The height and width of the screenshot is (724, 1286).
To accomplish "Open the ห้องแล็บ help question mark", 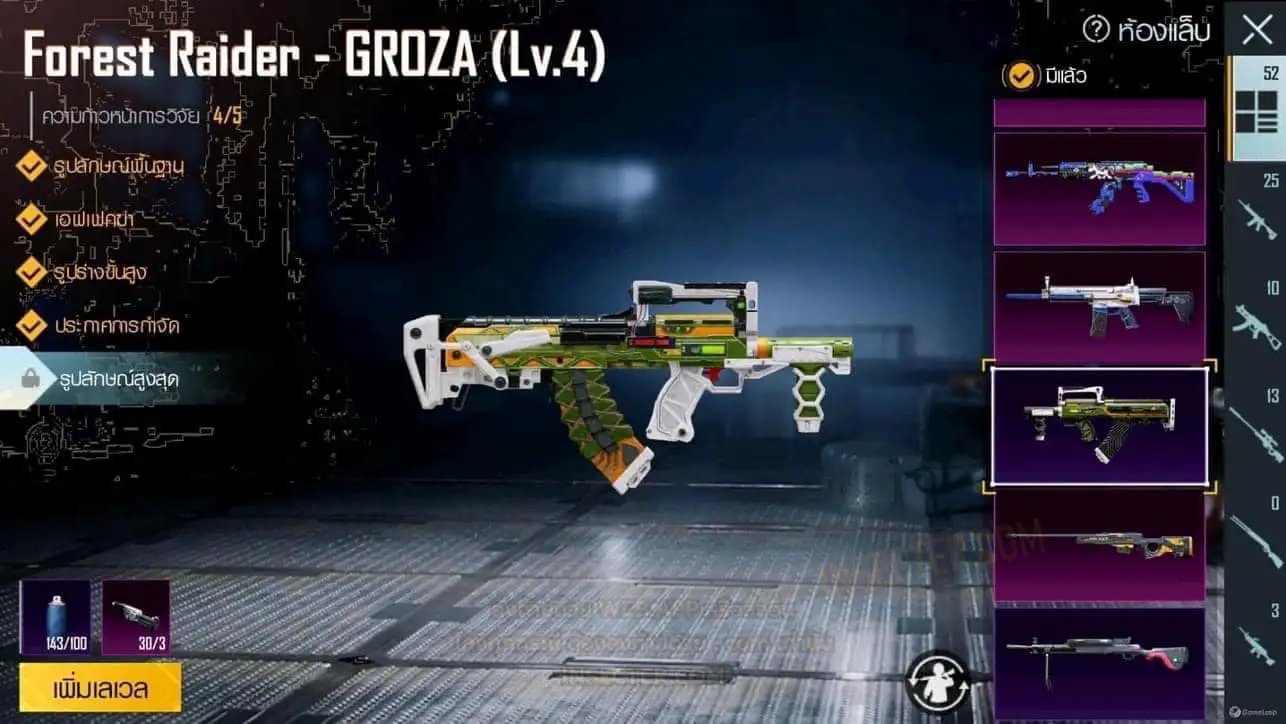I will 1096,31.
